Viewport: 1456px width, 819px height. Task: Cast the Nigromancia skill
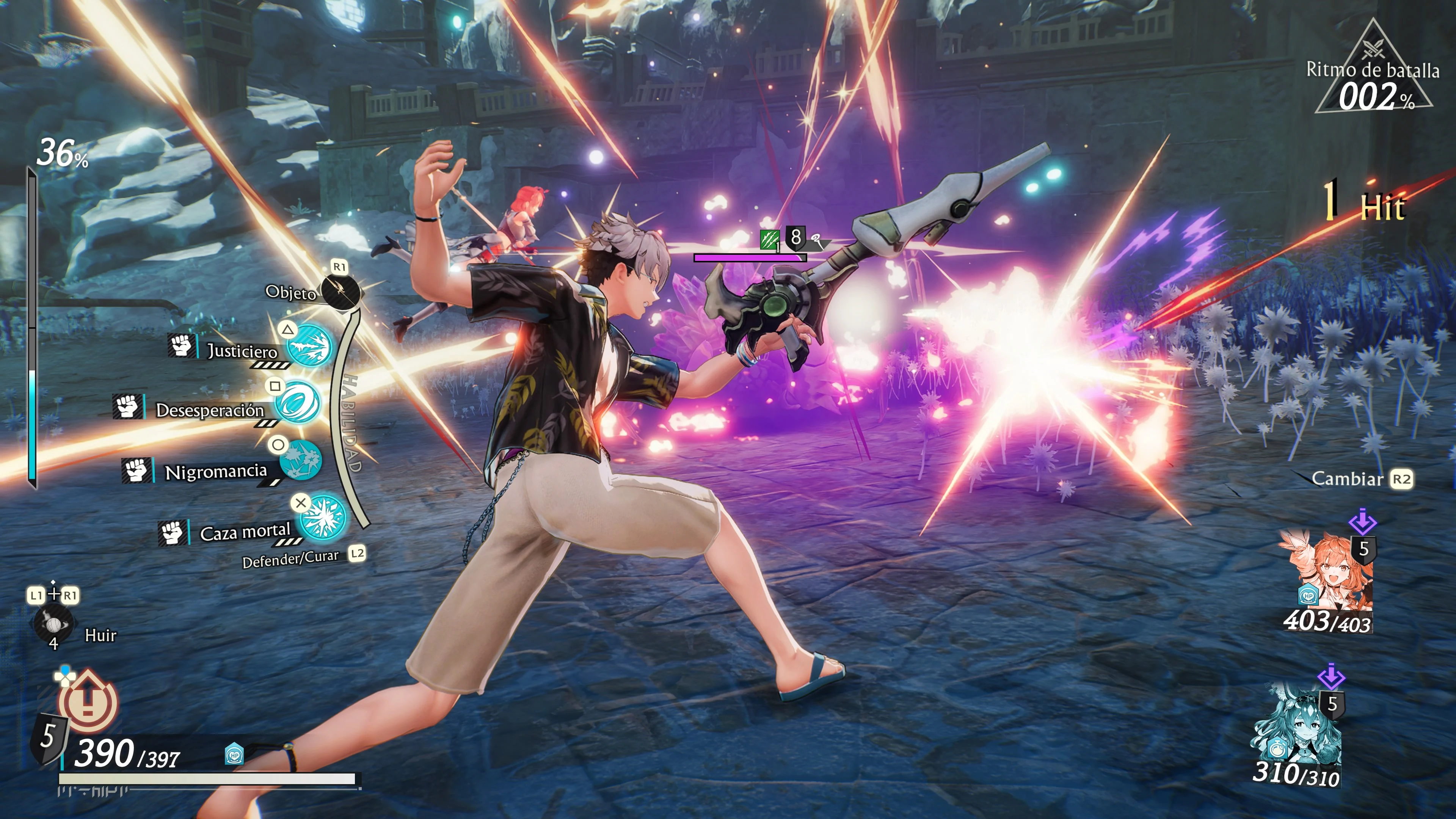pos(301,460)
